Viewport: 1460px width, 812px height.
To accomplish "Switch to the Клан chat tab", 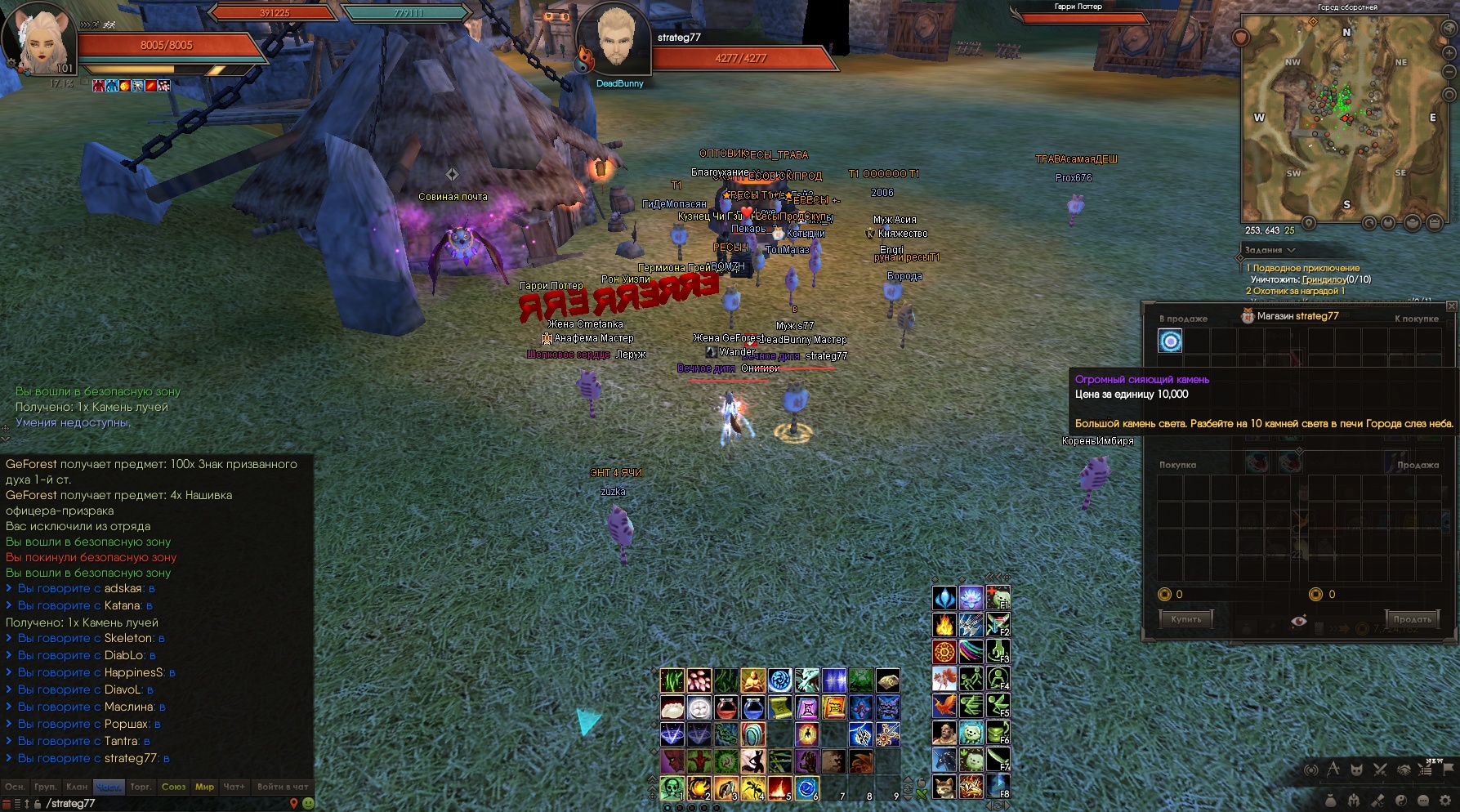I will [x=77, y=787].
